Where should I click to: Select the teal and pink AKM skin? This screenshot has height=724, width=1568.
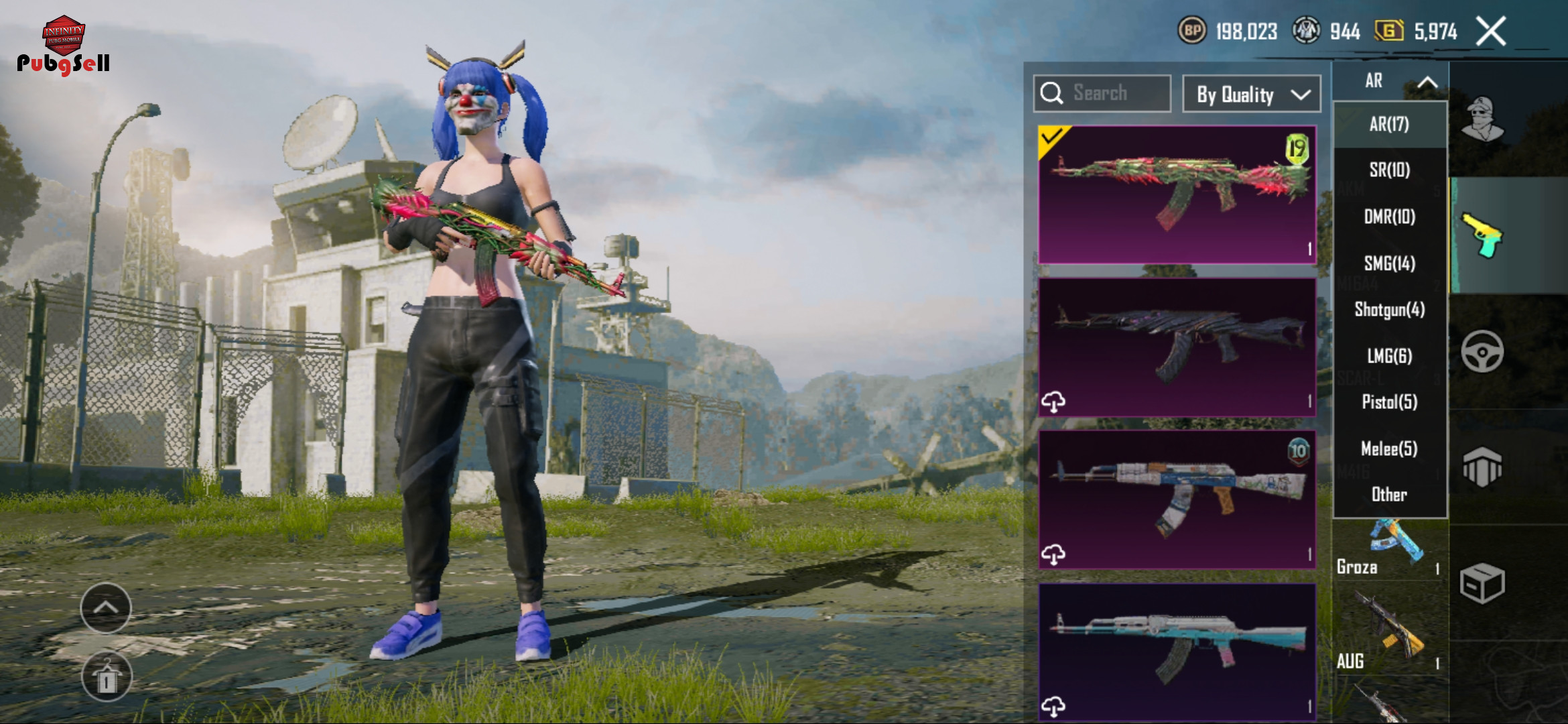tap(1177, 652)
